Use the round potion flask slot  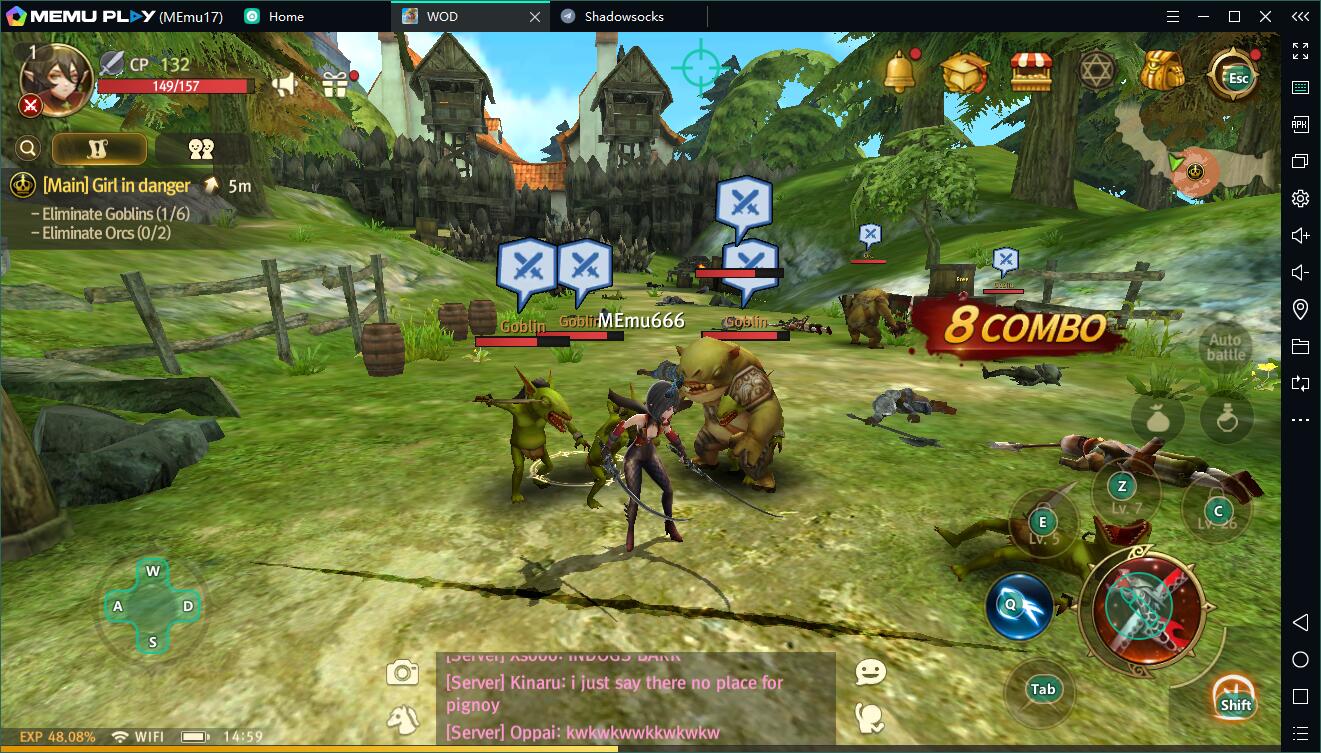tap(1227, 419)
